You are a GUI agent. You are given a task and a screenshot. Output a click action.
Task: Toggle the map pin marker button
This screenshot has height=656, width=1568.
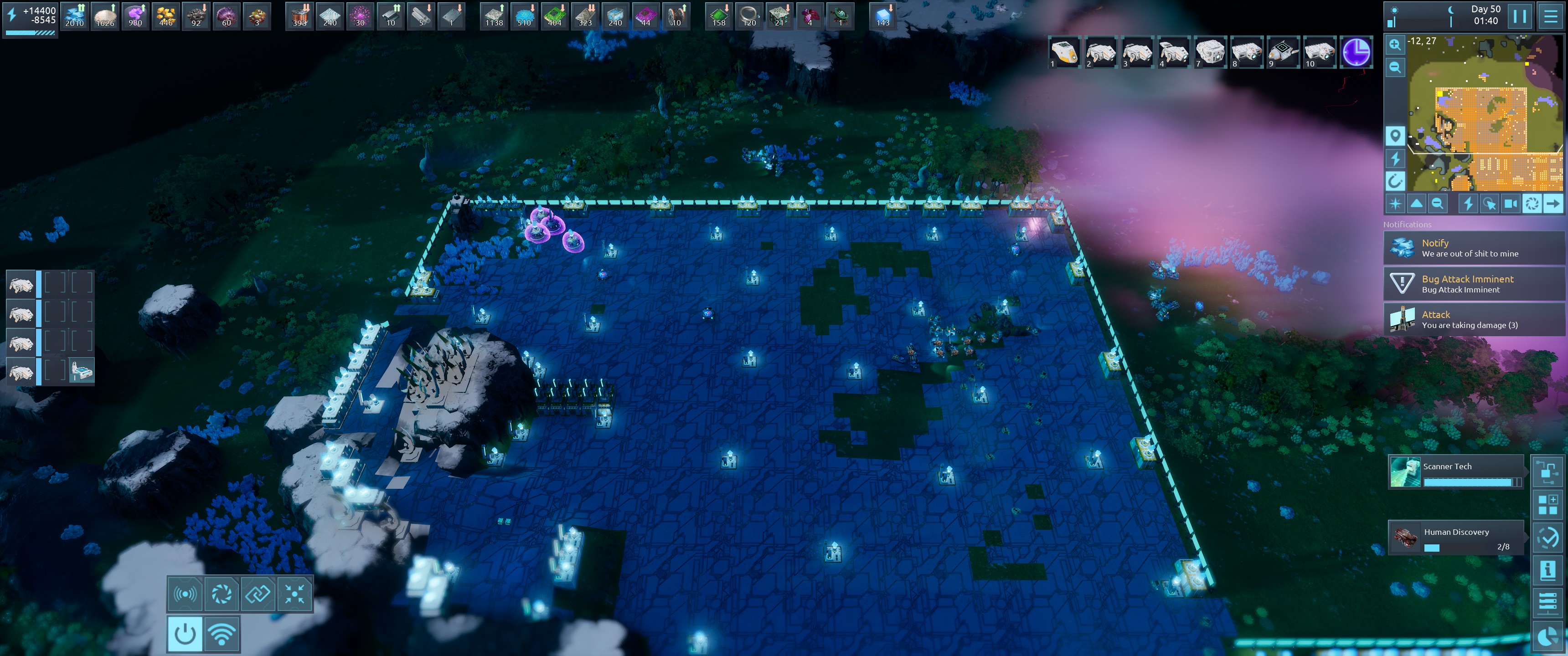click(x=1394, y=135)
